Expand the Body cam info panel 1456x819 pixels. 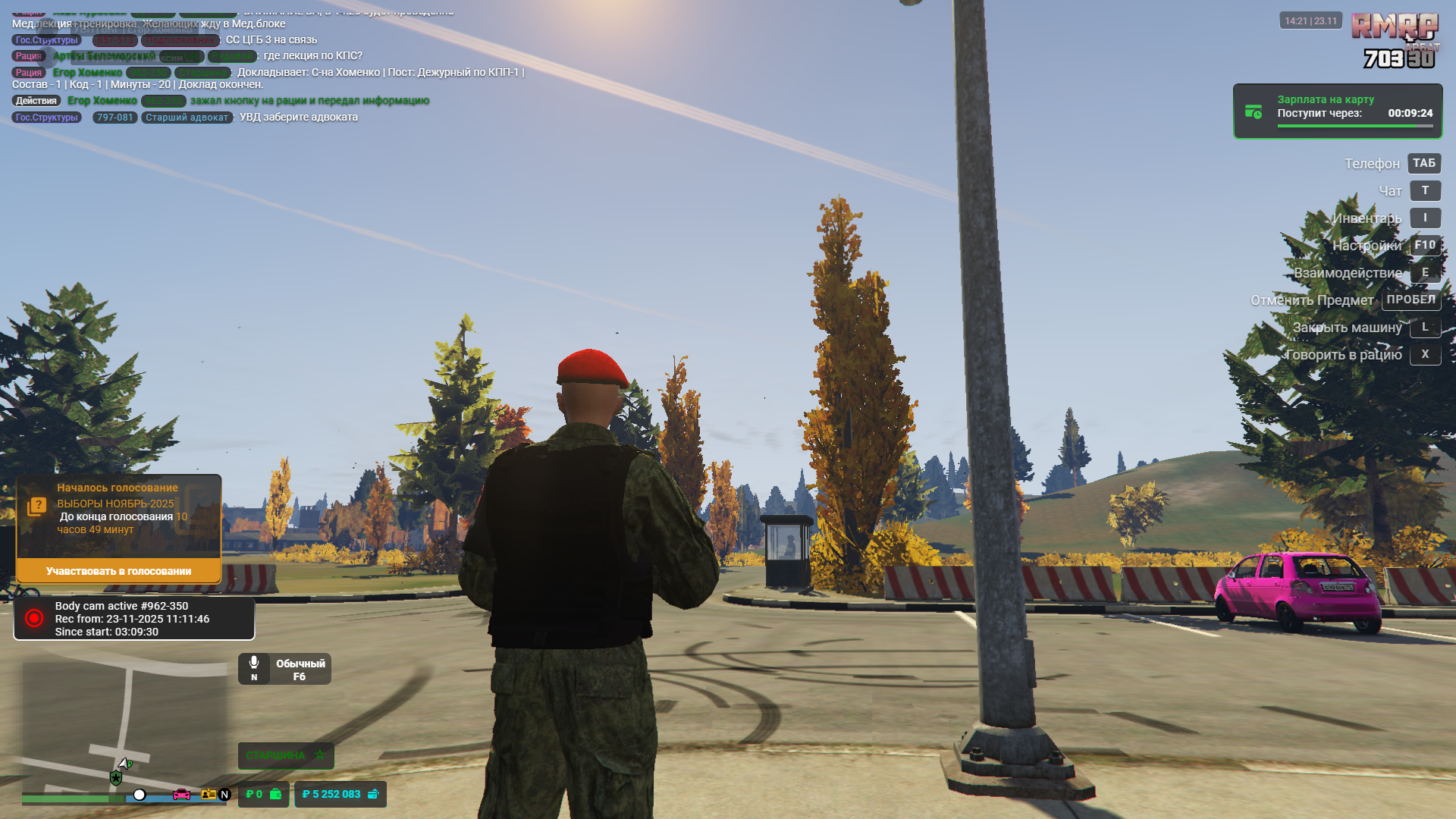(x=133, y=618)
